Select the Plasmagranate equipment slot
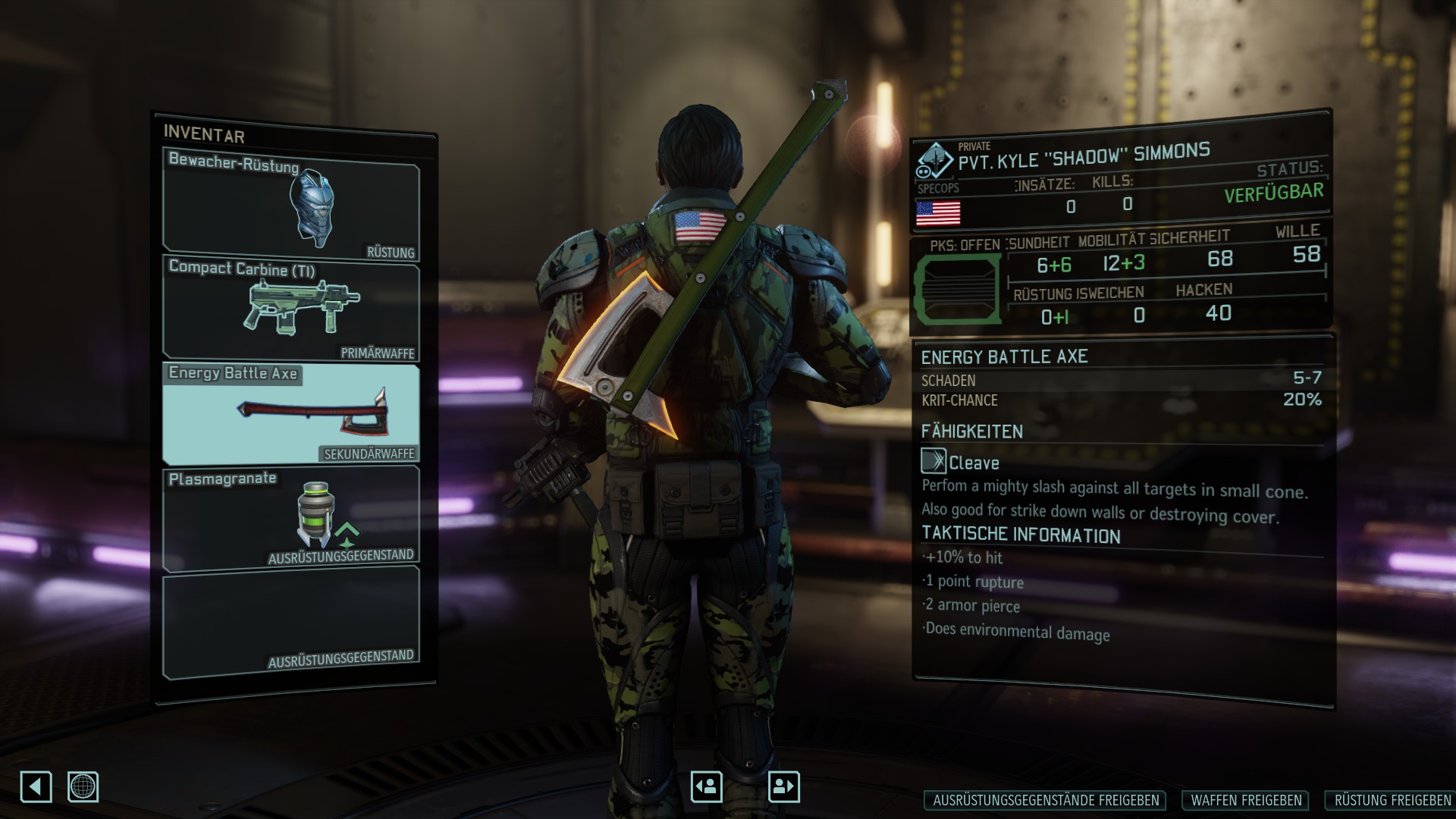Viewport: 1456px width, 819px height. (291, 518)
